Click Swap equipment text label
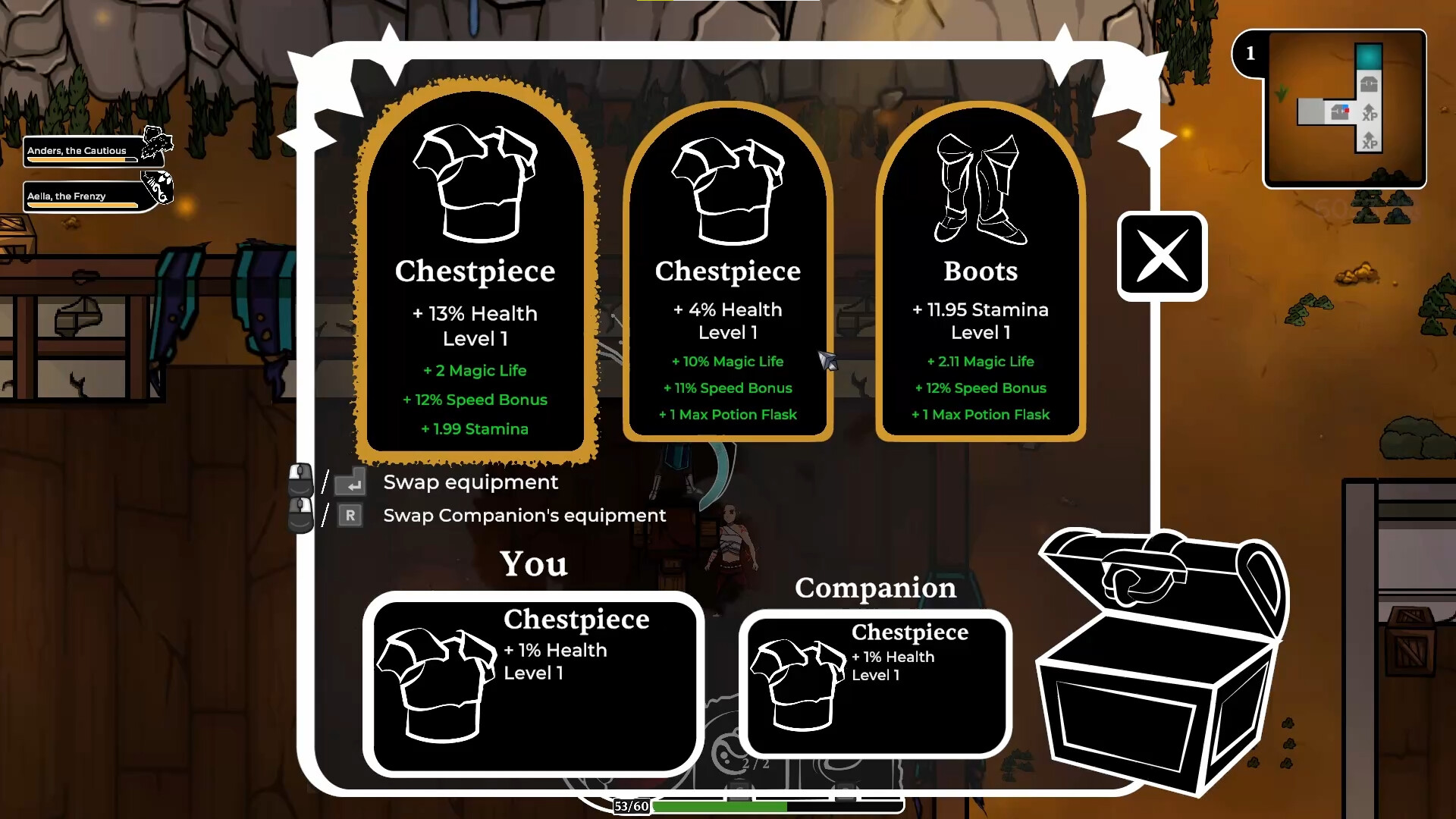 pos(471,482)
